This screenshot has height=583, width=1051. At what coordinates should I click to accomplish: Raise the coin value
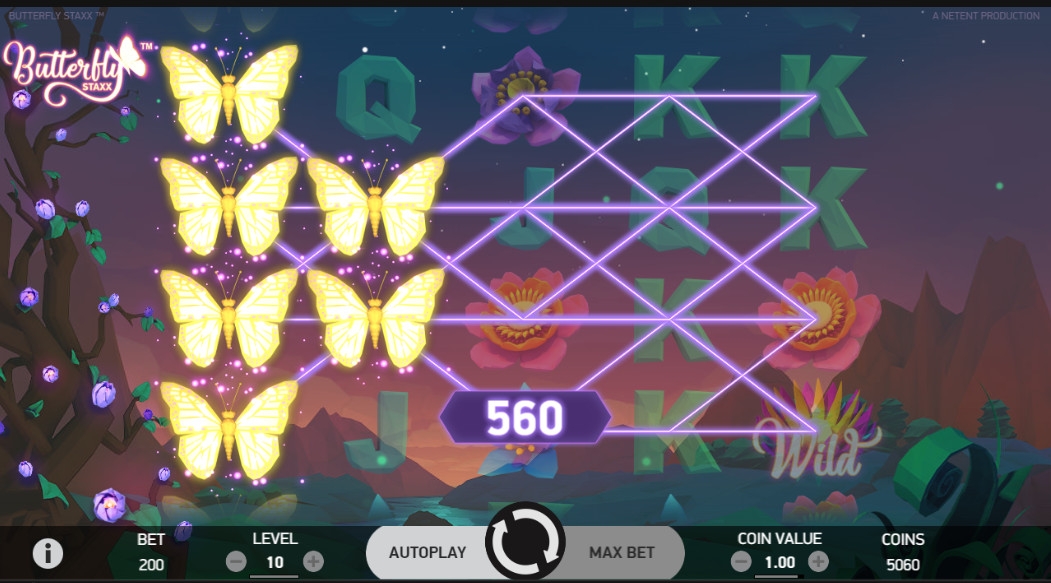(818, 561)
